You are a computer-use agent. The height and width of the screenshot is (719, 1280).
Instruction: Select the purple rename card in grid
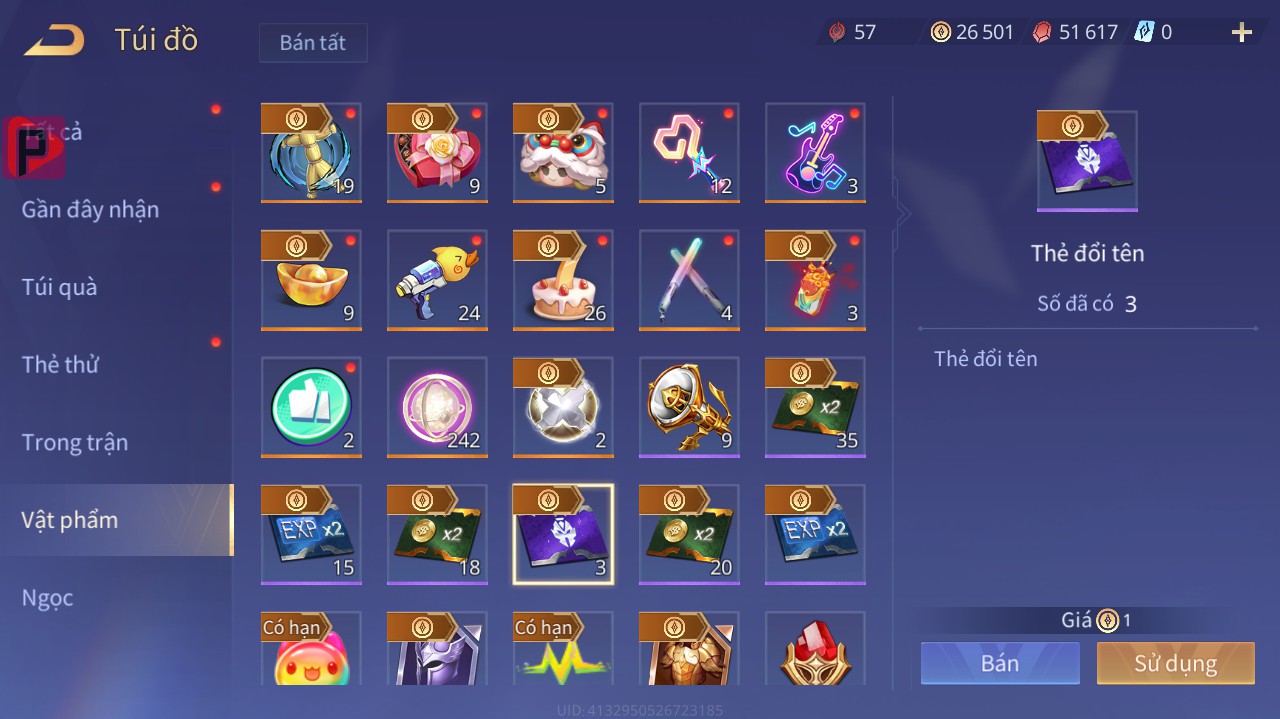tap(563, 534)
